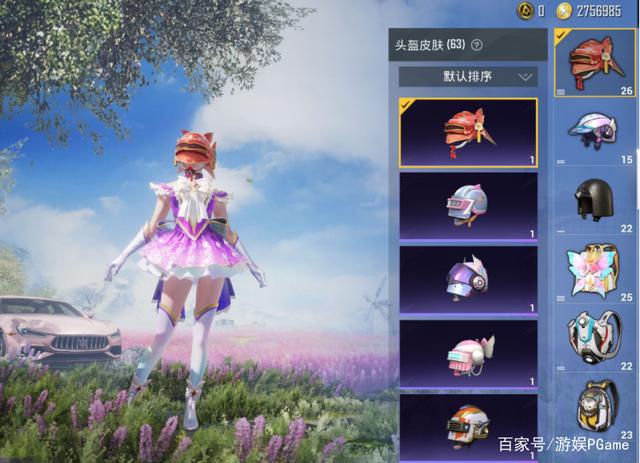The width and height of the screenshot is (640, 463).
Task: Open the butterfly-wing backpack category
Action: 596,270
